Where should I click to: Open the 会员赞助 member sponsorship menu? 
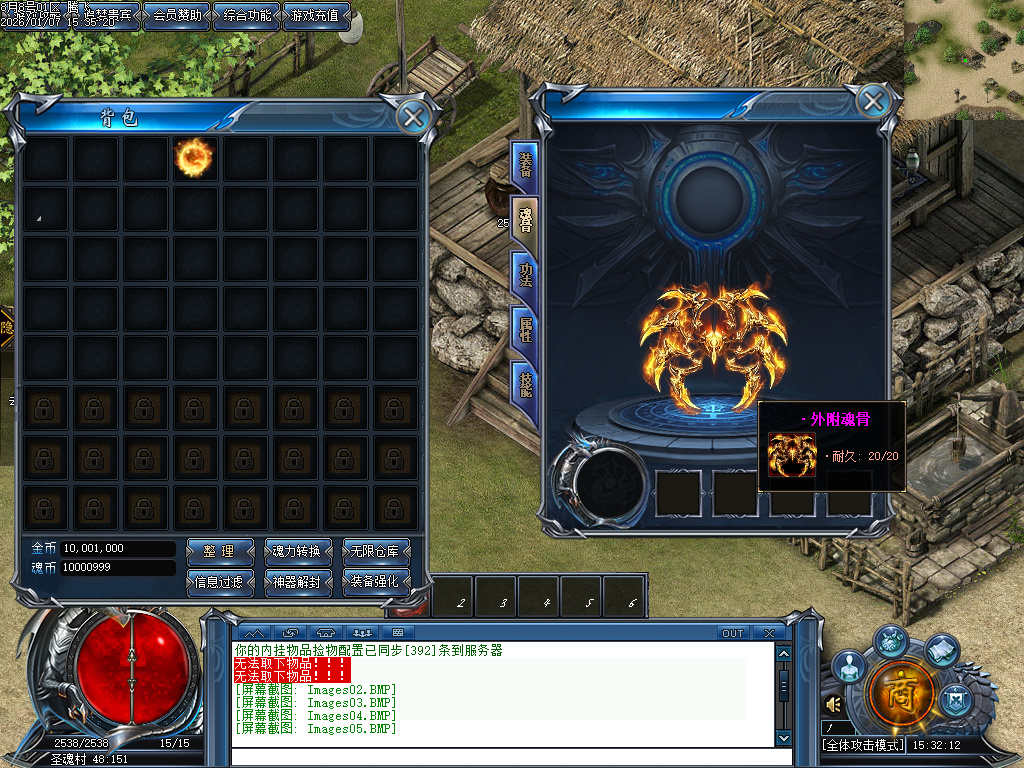click(x=176, y=15)
